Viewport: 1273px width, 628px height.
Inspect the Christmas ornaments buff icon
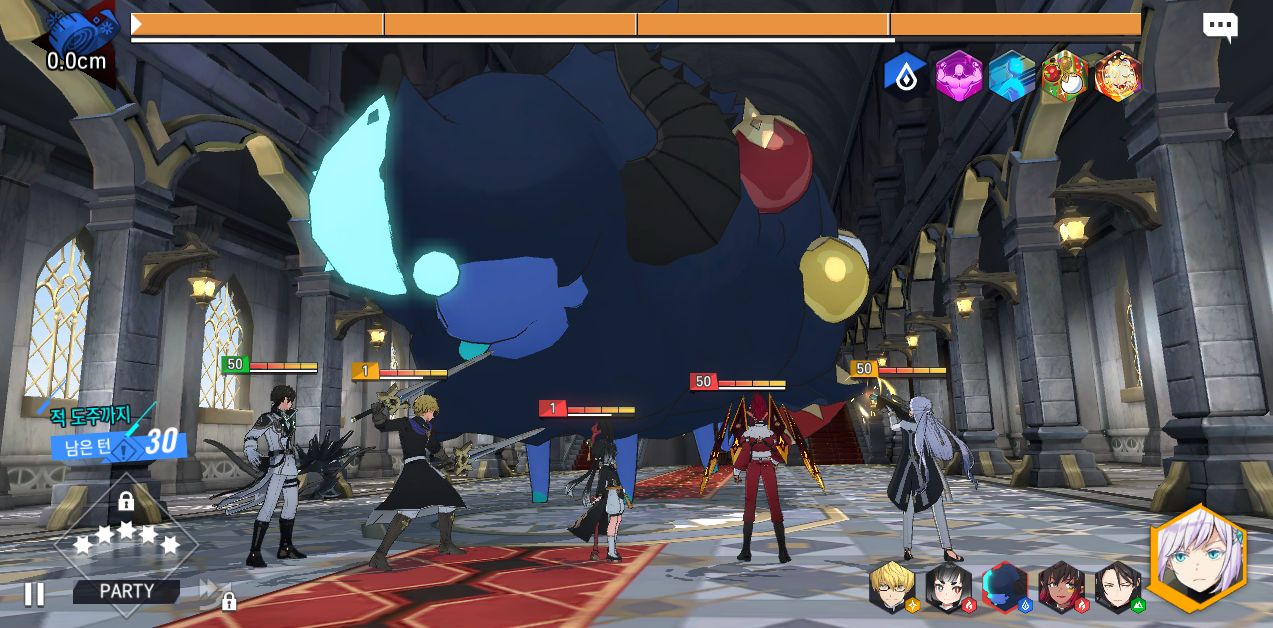(1064, 75)
